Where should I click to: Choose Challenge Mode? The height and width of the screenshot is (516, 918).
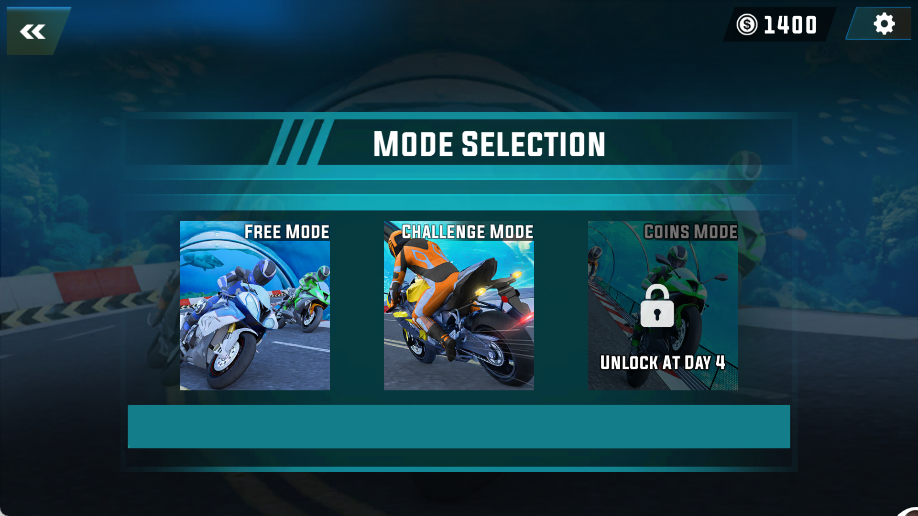pyautogui.click(x=459, y=306)
